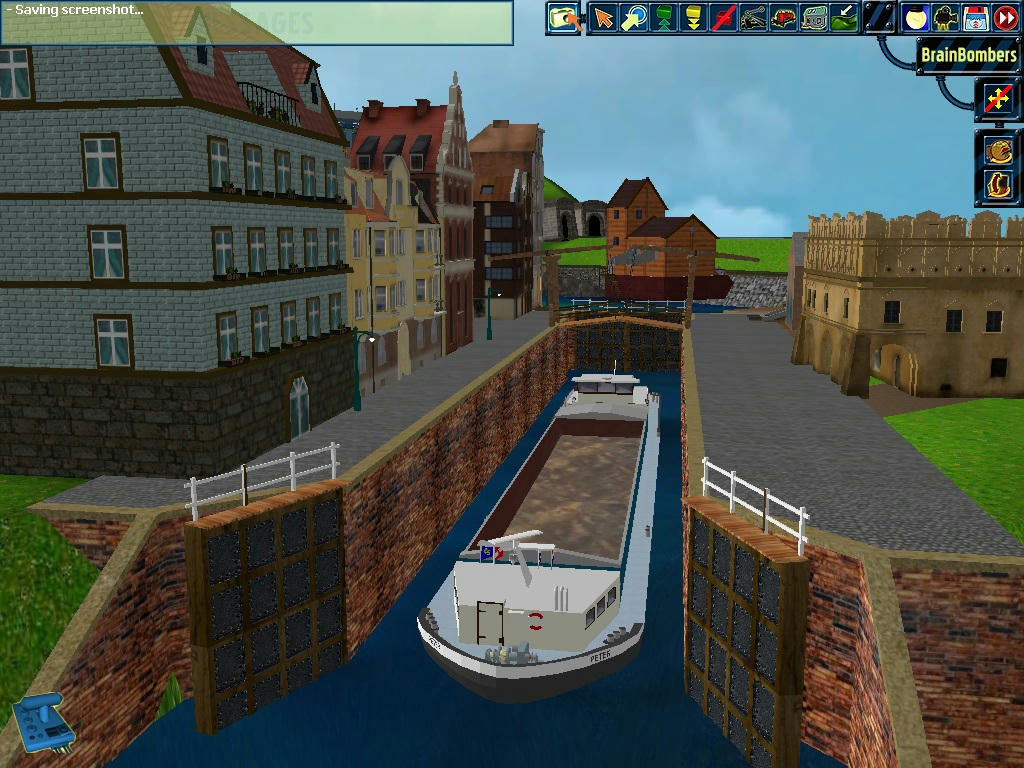Screen dimensions: 1024x768
Task: Click the floppy disk save icon
Action: pyautogui.click(x=975, y=18)
